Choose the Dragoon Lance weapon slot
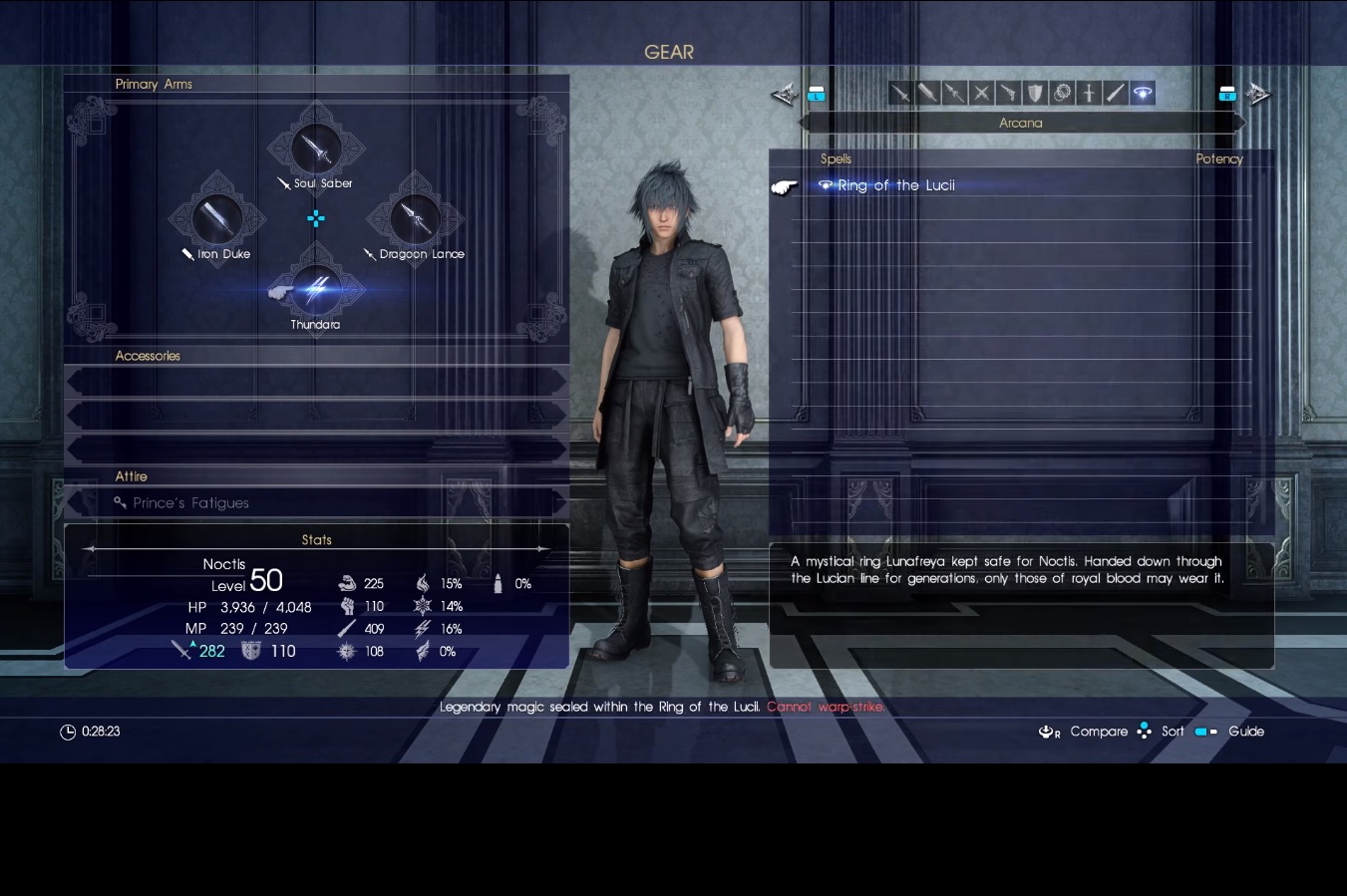This screenshot has width=1347, height=896. pos(415,220)
